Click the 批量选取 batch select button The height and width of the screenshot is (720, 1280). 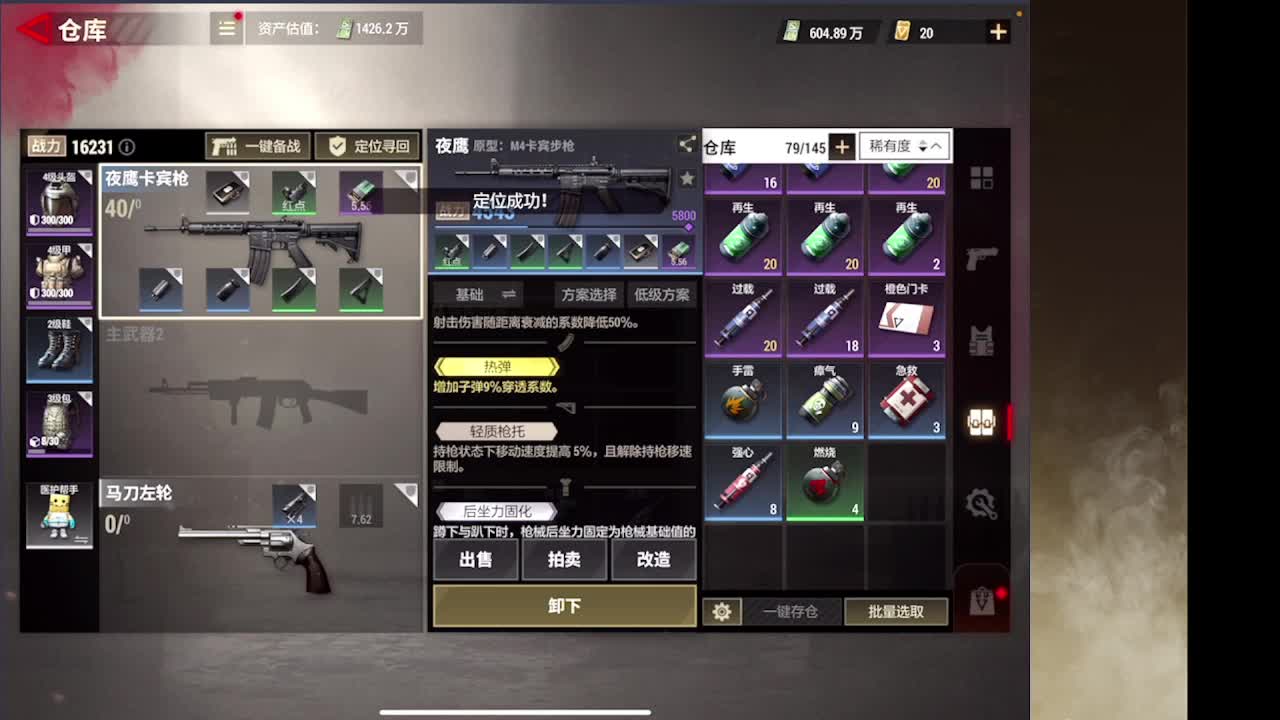pyautogui.click(x=897, y=611)
